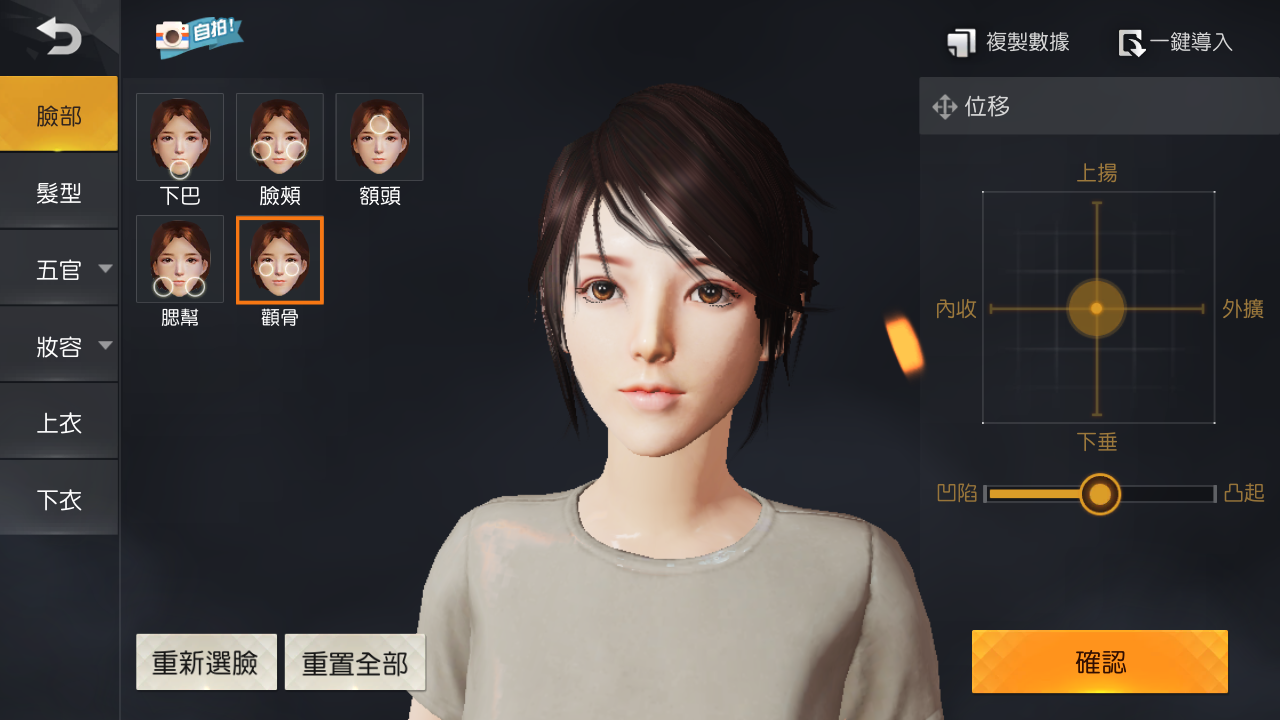Open the 下衣 bottom clothing section
This screenshot has height=720, width=1280.
[x=59, y=498]
